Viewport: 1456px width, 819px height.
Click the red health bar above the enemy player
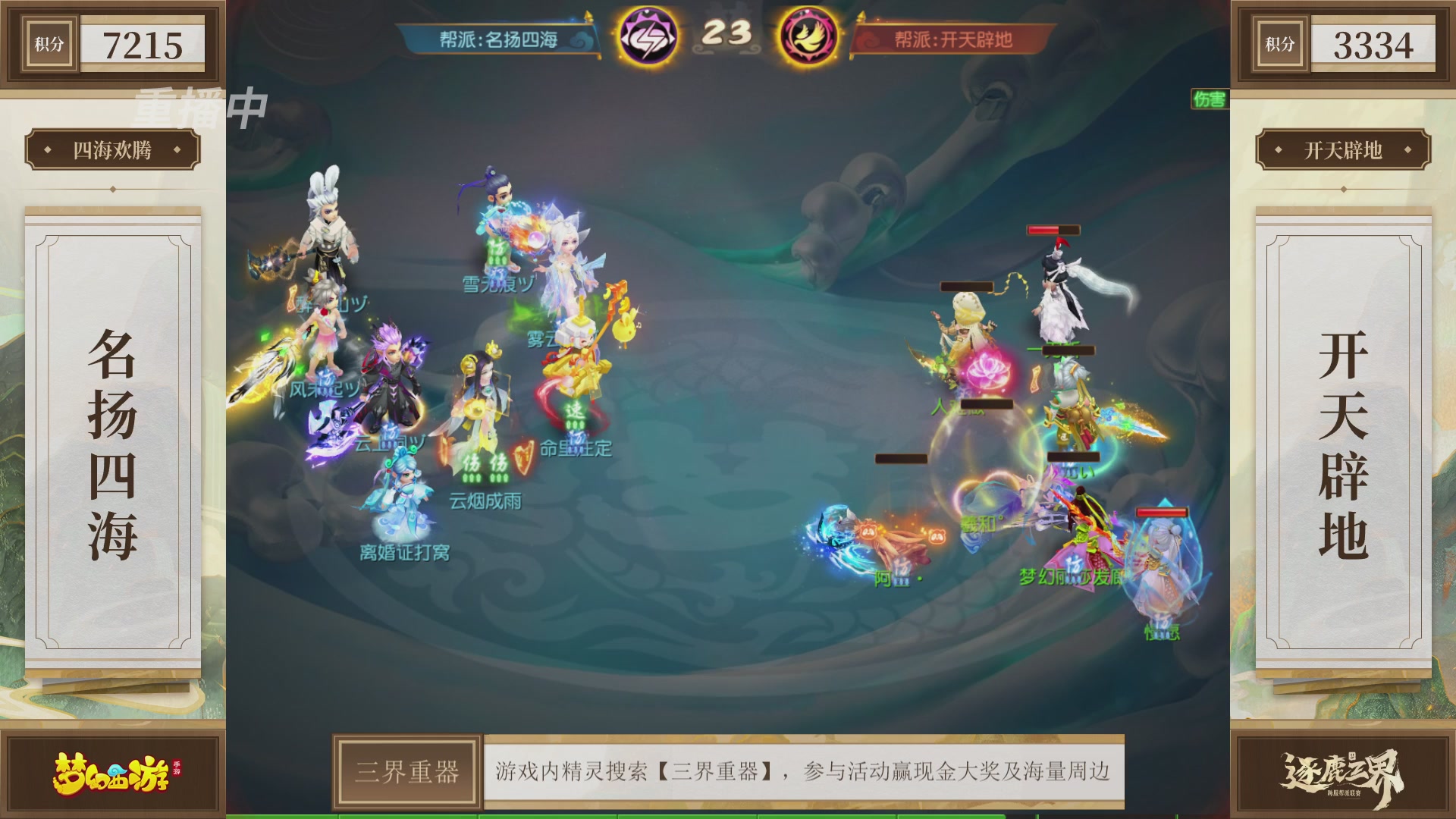[1054, 229]
